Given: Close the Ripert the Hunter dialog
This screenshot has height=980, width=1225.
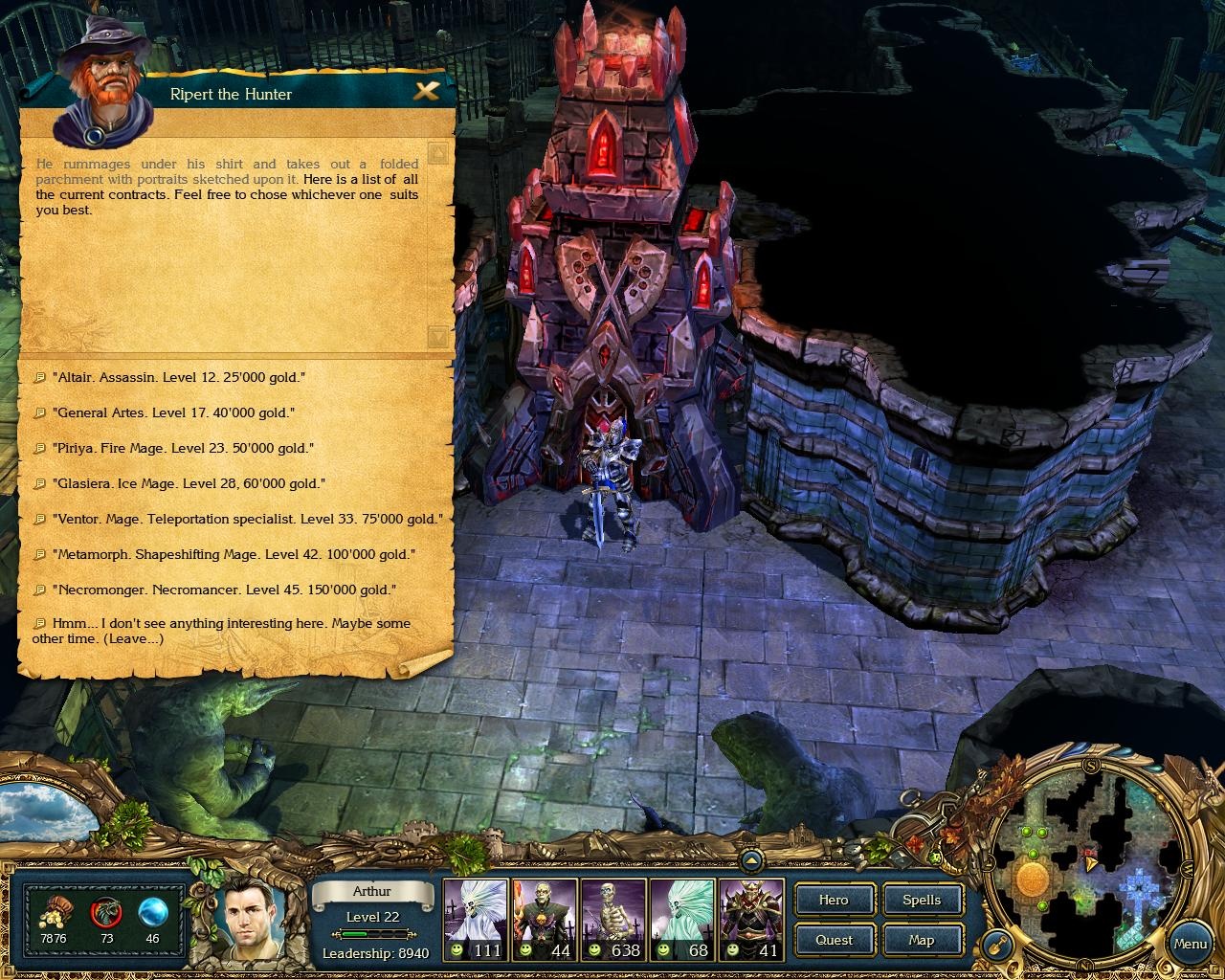Looking at the screenshot, I should 428,92.
